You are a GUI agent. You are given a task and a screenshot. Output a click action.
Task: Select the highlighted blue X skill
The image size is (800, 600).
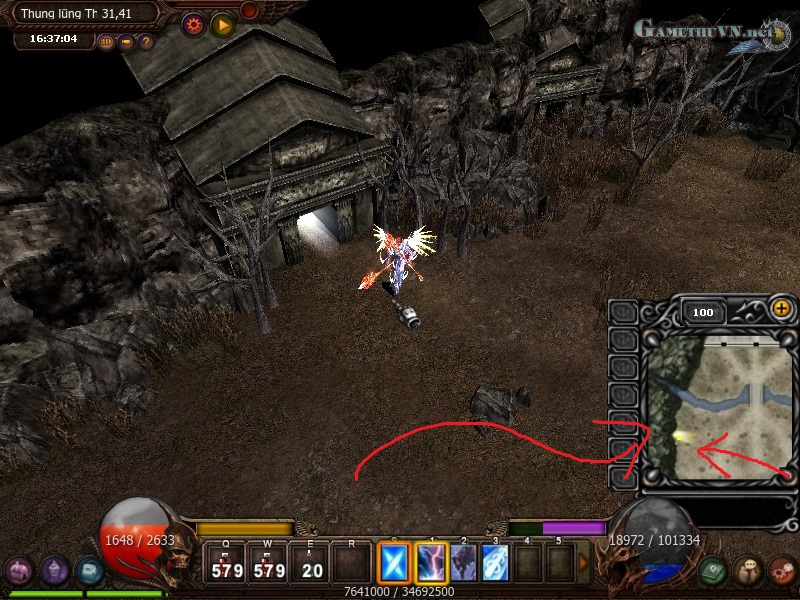pyautogui.click(x=393, y=563)
